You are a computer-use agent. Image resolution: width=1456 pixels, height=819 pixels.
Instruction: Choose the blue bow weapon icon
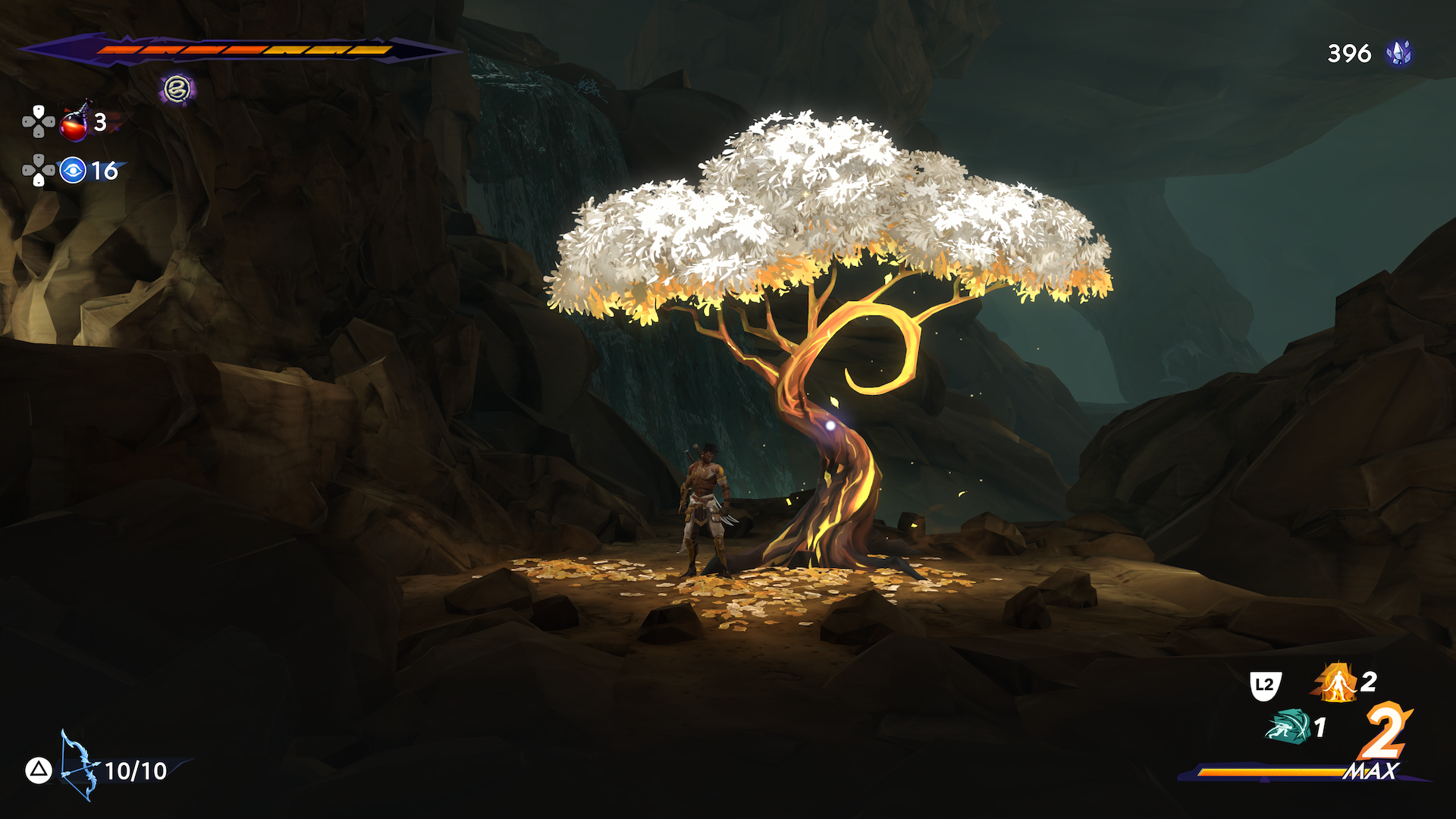pyautogui.click(x=79, y=764)
